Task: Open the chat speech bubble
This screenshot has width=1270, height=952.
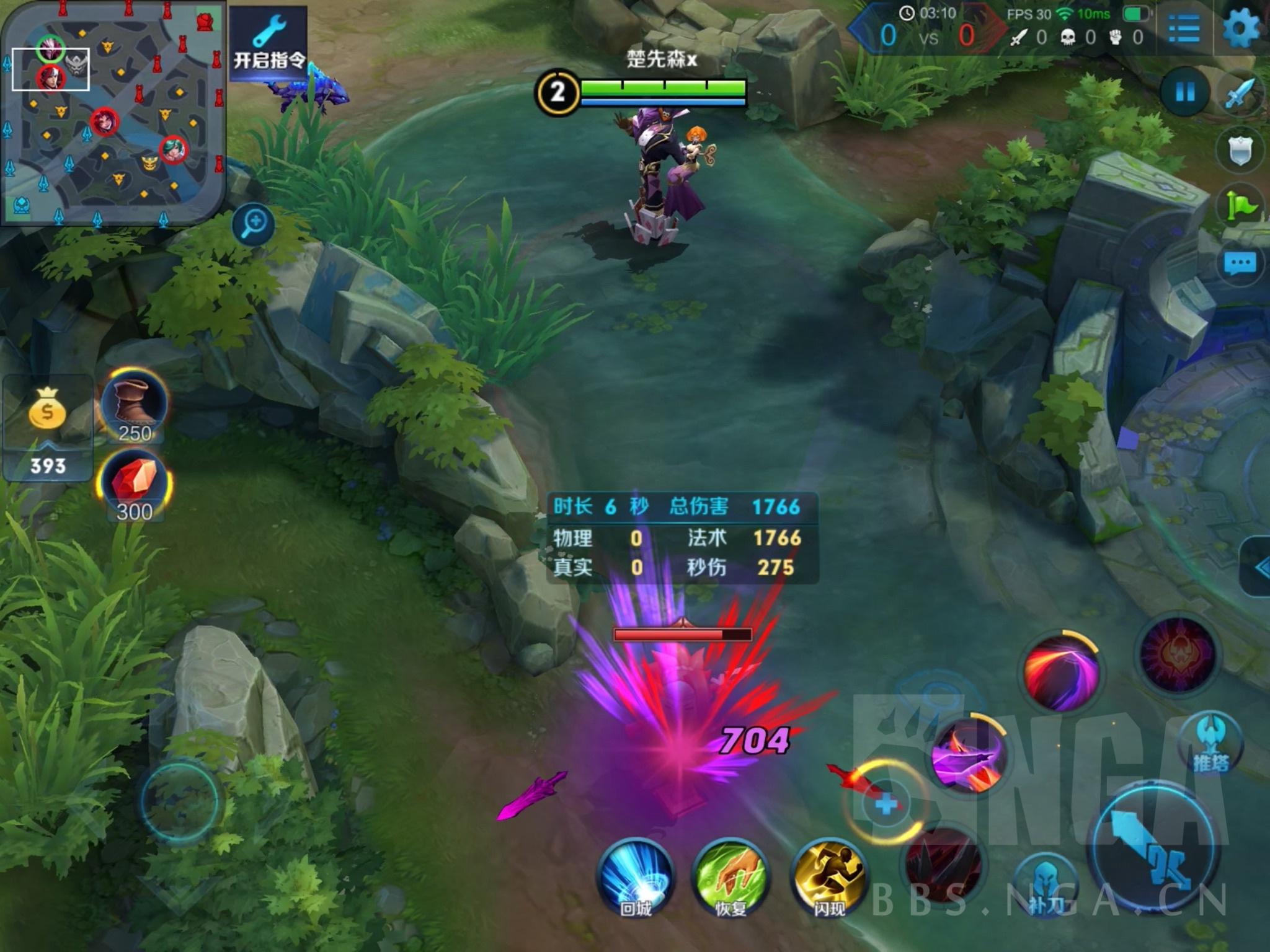Action: tap(1240, 265)
